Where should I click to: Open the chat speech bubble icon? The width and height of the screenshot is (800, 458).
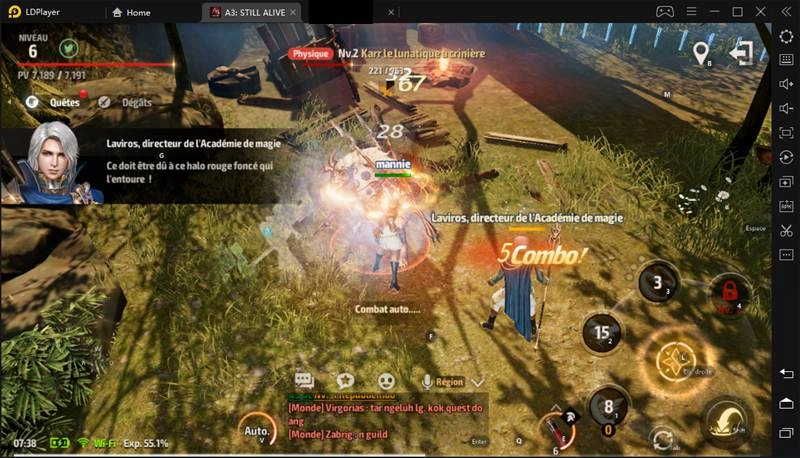coord(305,381)
